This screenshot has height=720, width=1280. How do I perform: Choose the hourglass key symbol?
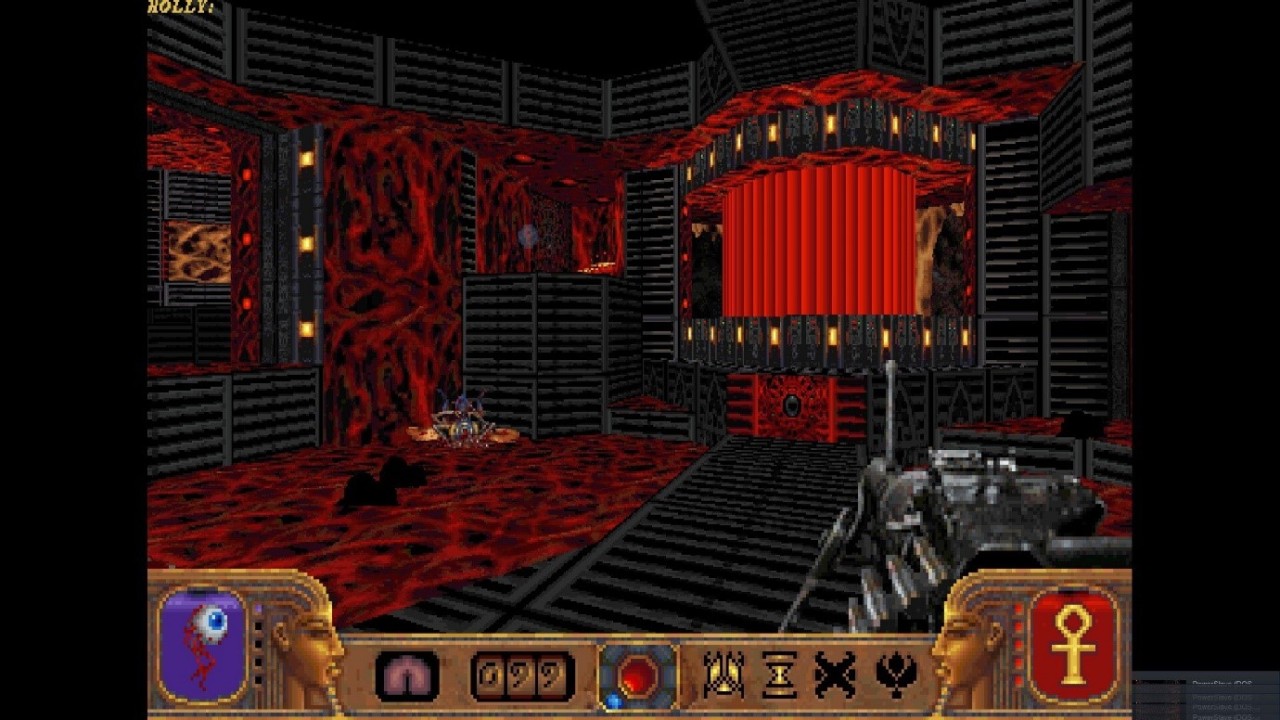[x=778, y=675]
